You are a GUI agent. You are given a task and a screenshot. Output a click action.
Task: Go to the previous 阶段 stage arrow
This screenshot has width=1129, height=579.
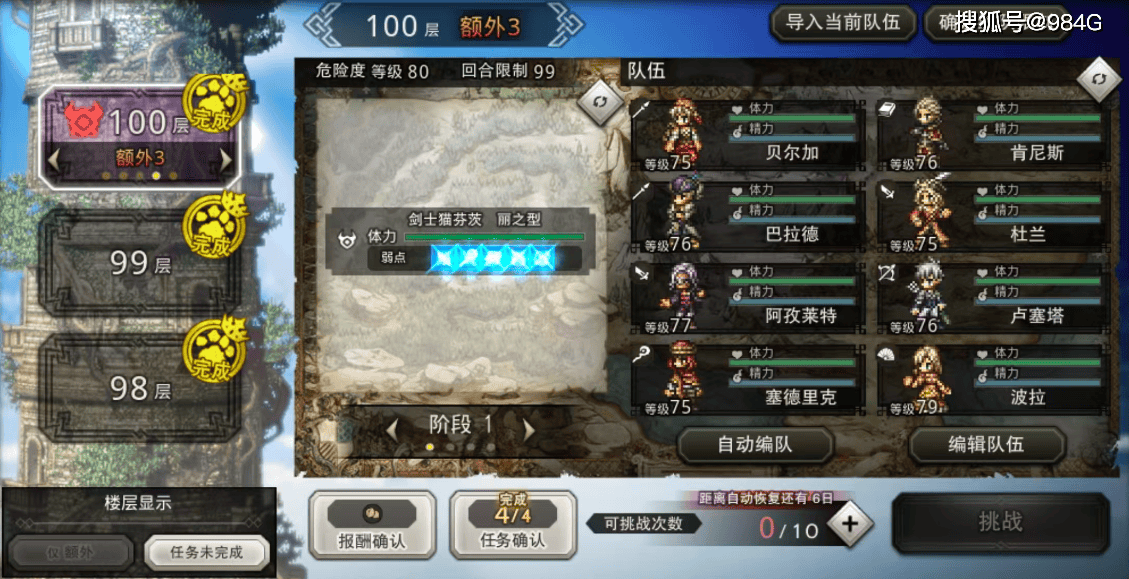(393, 429)
